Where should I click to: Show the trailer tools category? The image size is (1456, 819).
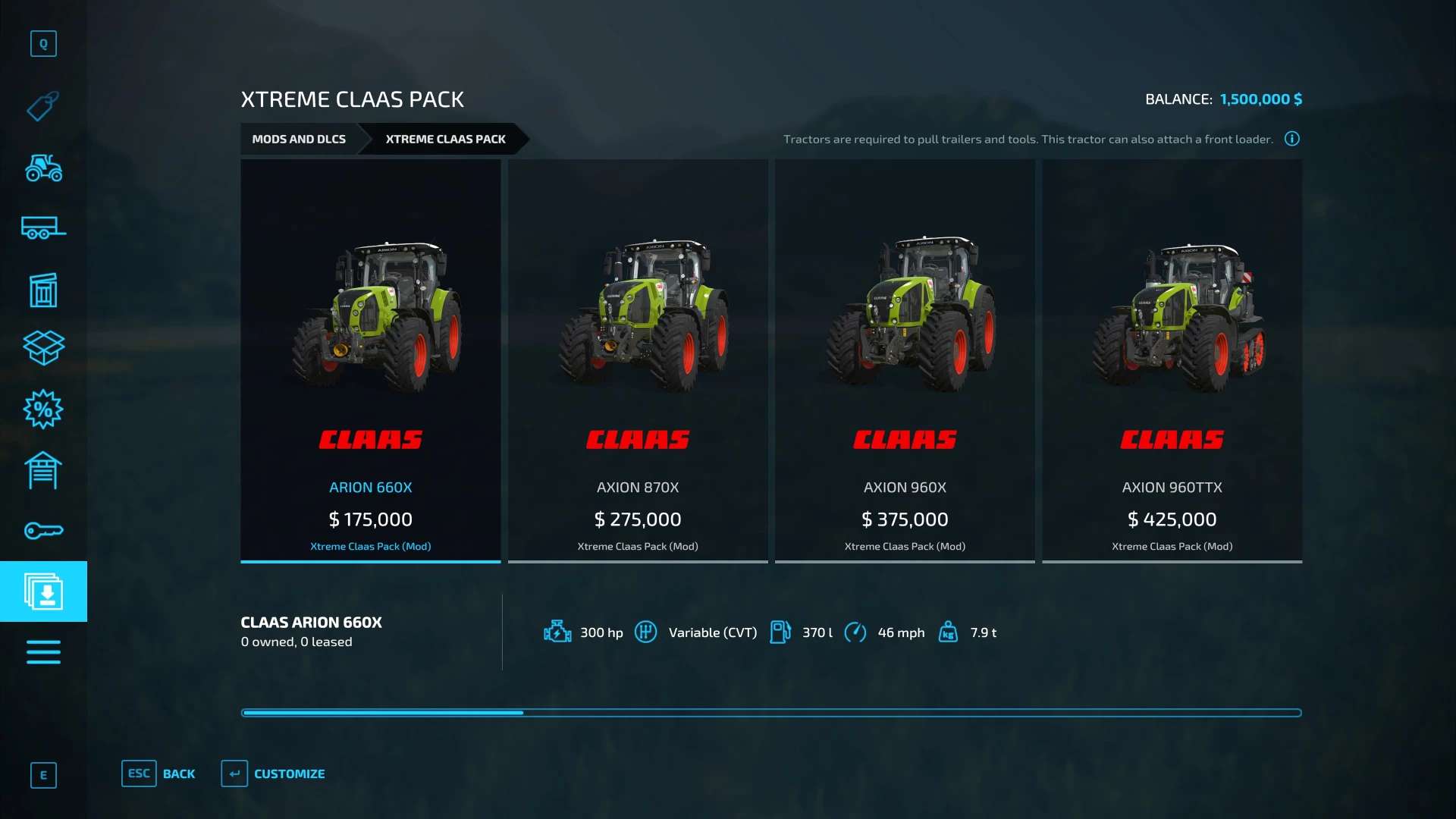click(43, 227)
